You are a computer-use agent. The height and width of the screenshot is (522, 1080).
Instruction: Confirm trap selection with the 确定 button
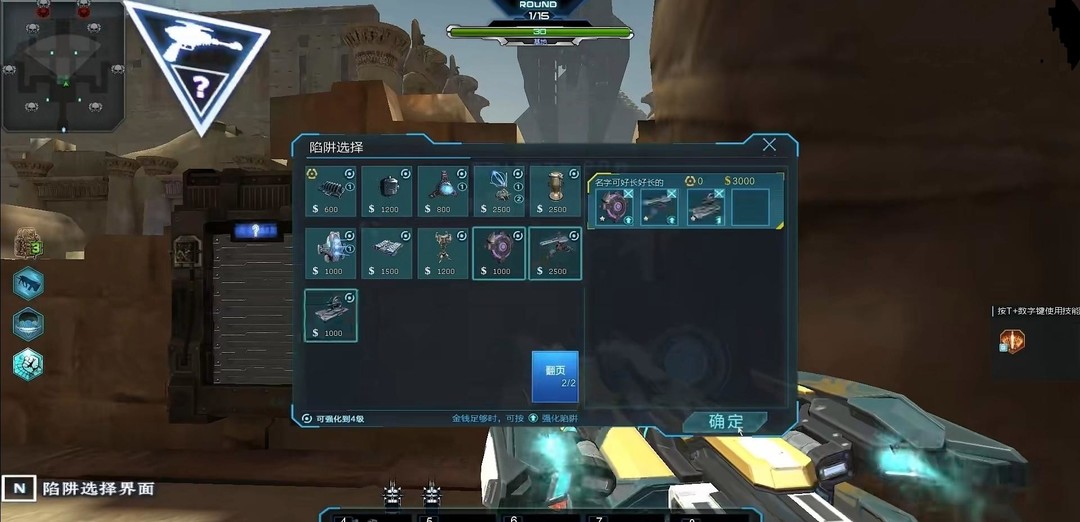click(726, 422)
